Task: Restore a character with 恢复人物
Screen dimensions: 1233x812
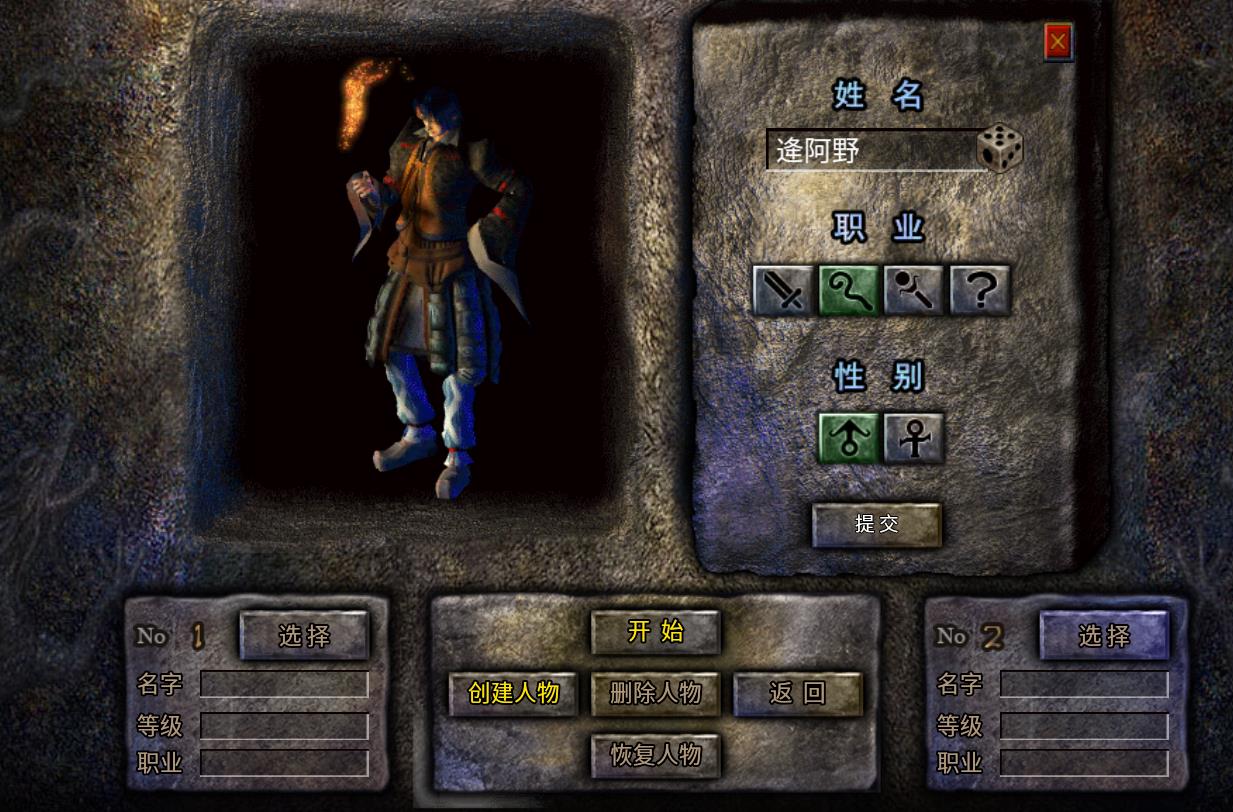Action: coord(656,755)
